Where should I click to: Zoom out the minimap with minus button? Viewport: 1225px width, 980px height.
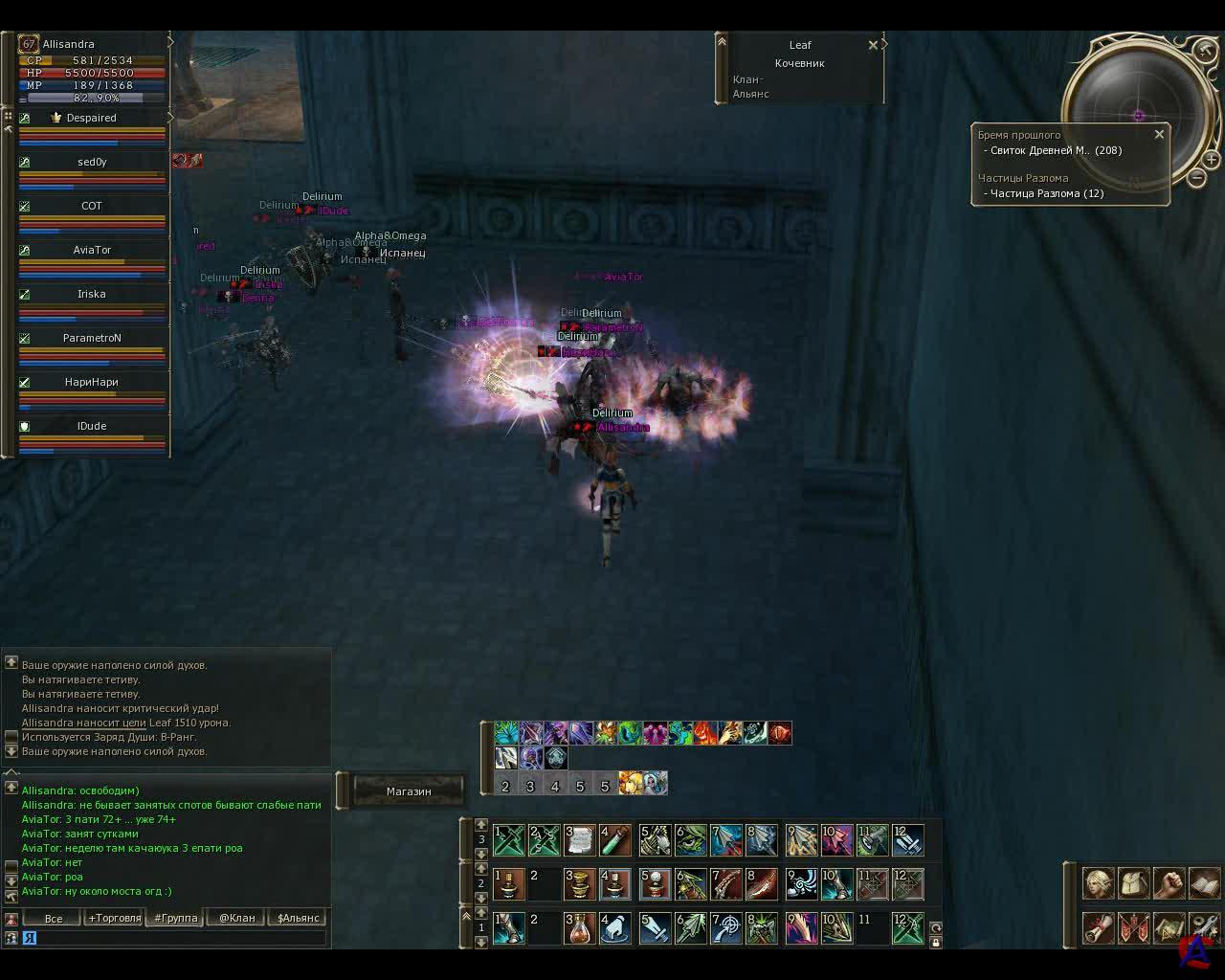click(1196, 177)
